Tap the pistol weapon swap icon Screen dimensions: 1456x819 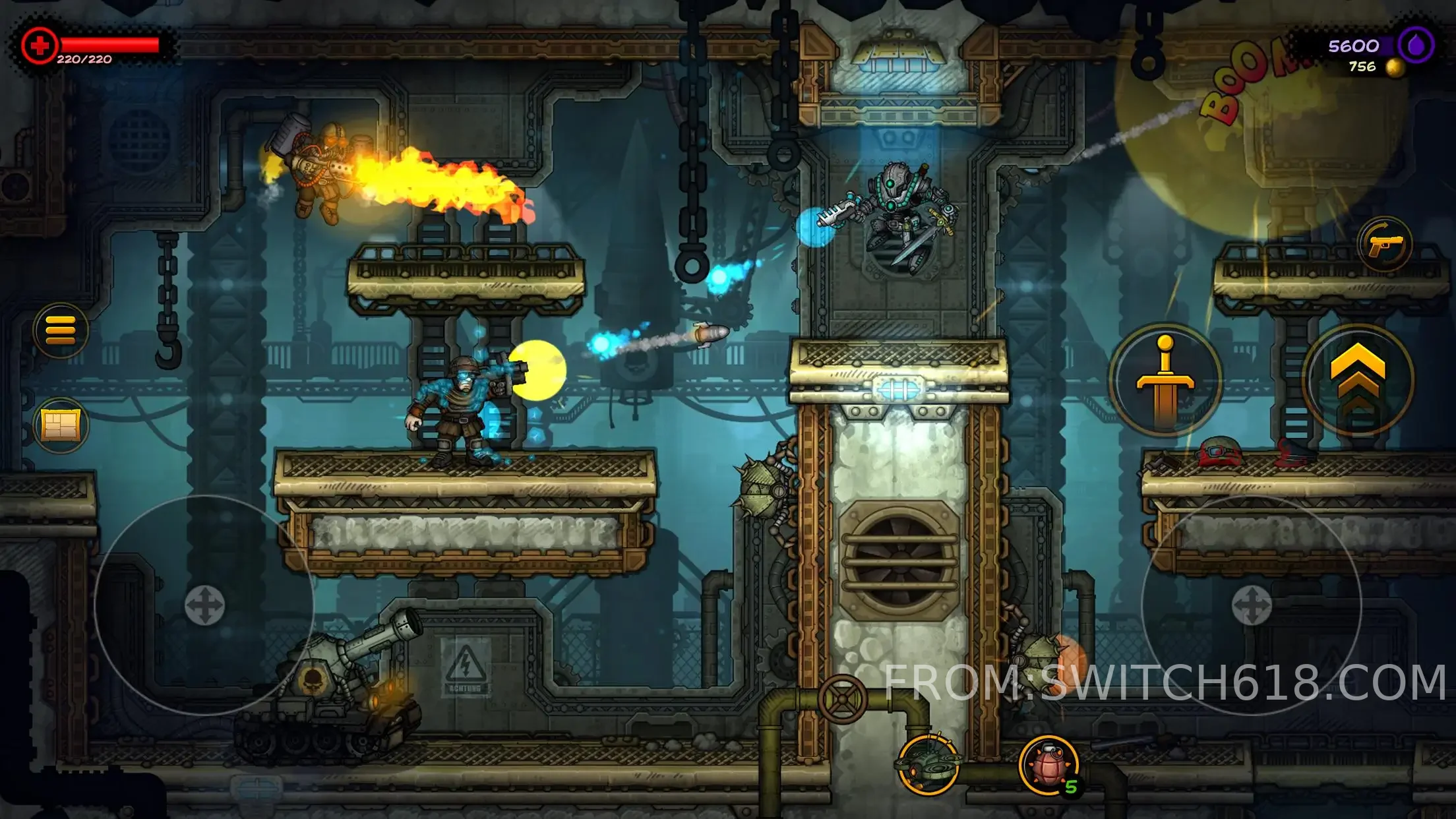1384,245
